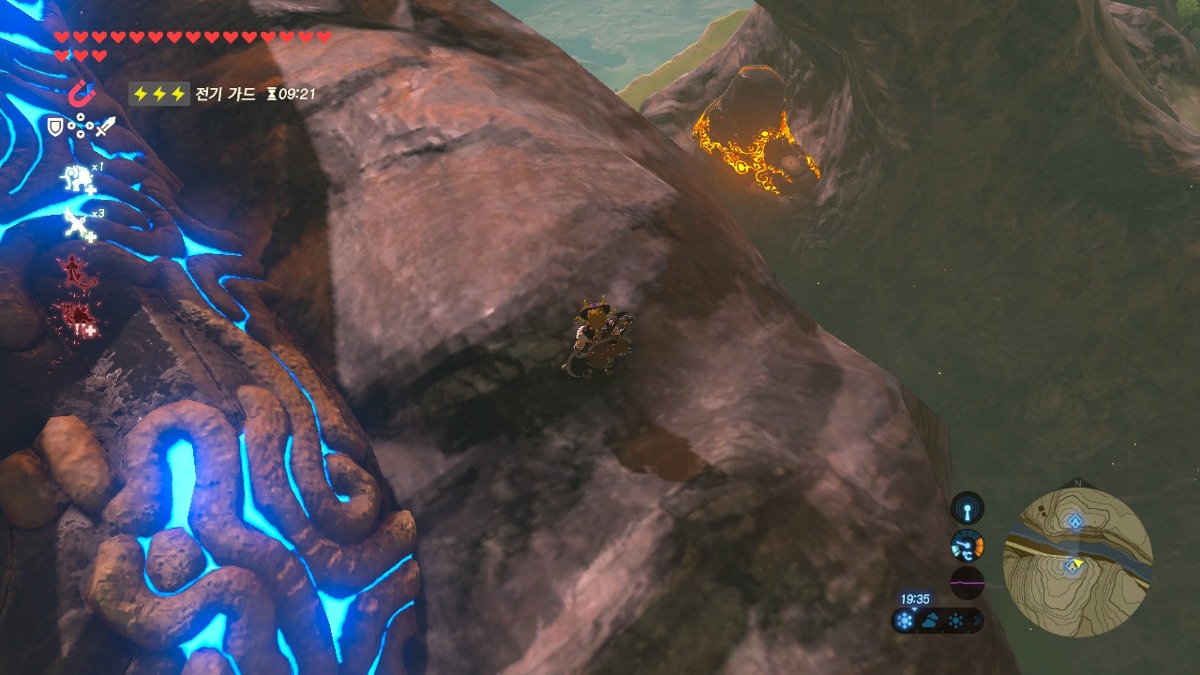Click the purple noise level meter
The height and width of the screenshot is (675, 1200).
967,582
